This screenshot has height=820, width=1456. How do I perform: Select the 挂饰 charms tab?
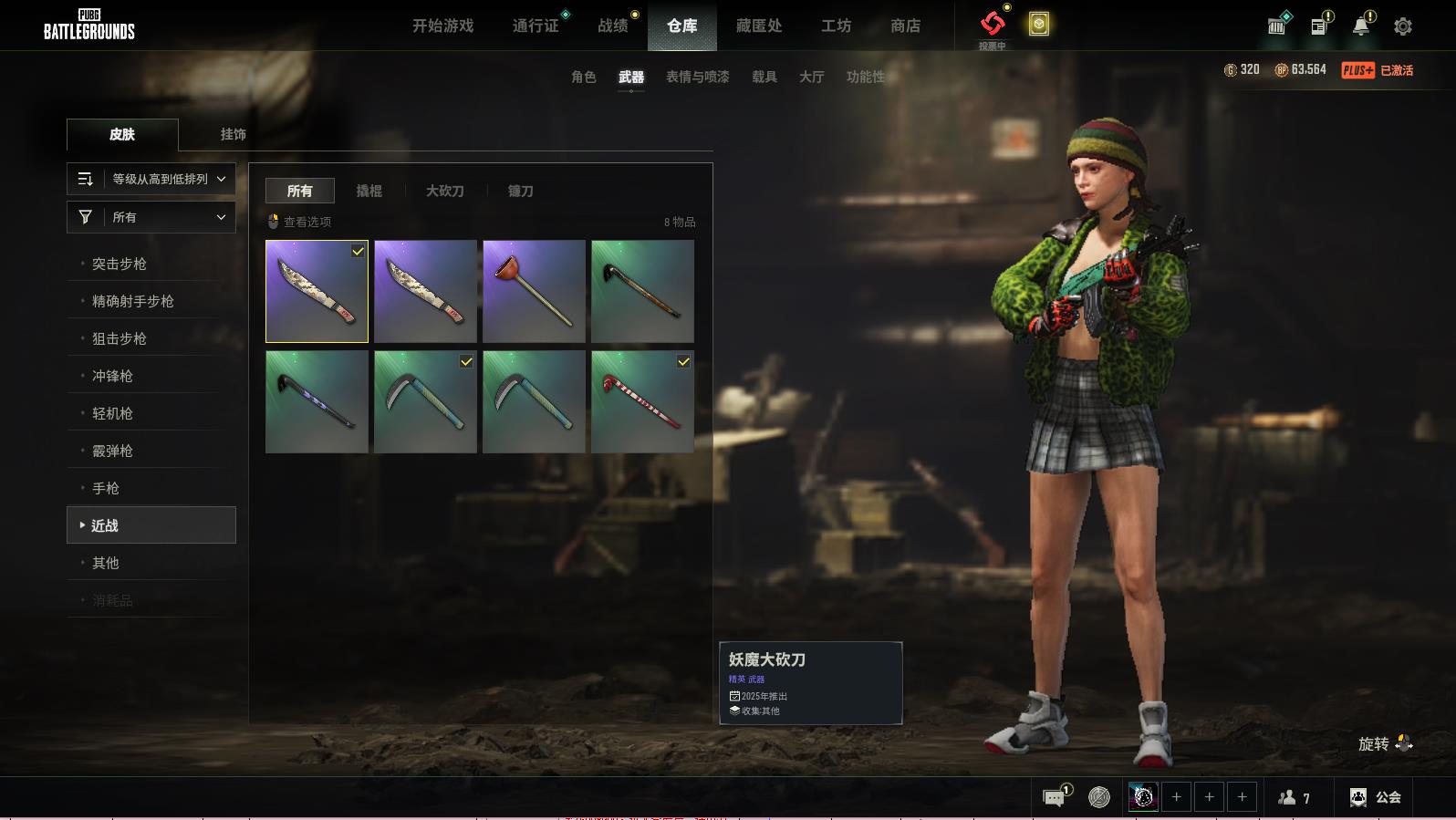pos(233,134)
